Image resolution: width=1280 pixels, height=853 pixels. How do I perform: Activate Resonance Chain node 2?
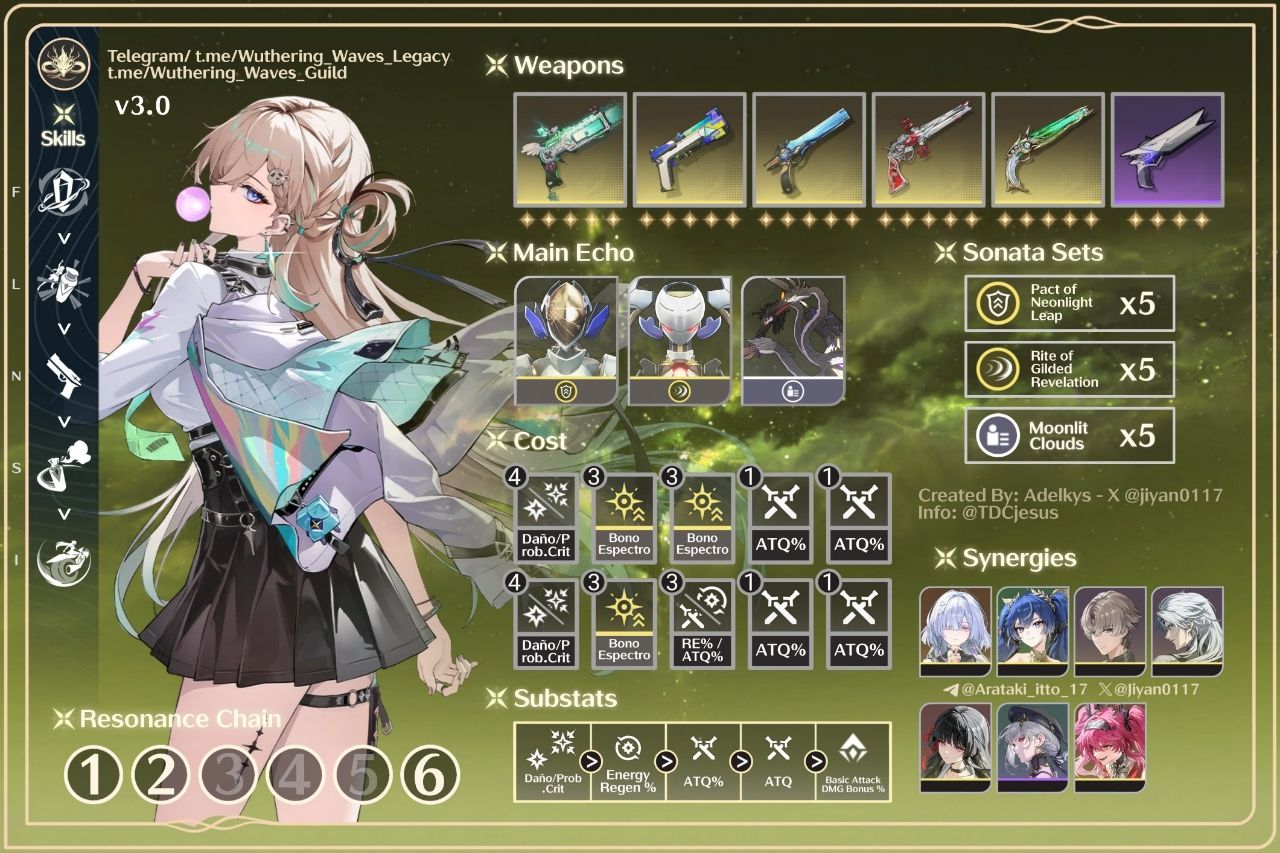click(x=161, y=775)
